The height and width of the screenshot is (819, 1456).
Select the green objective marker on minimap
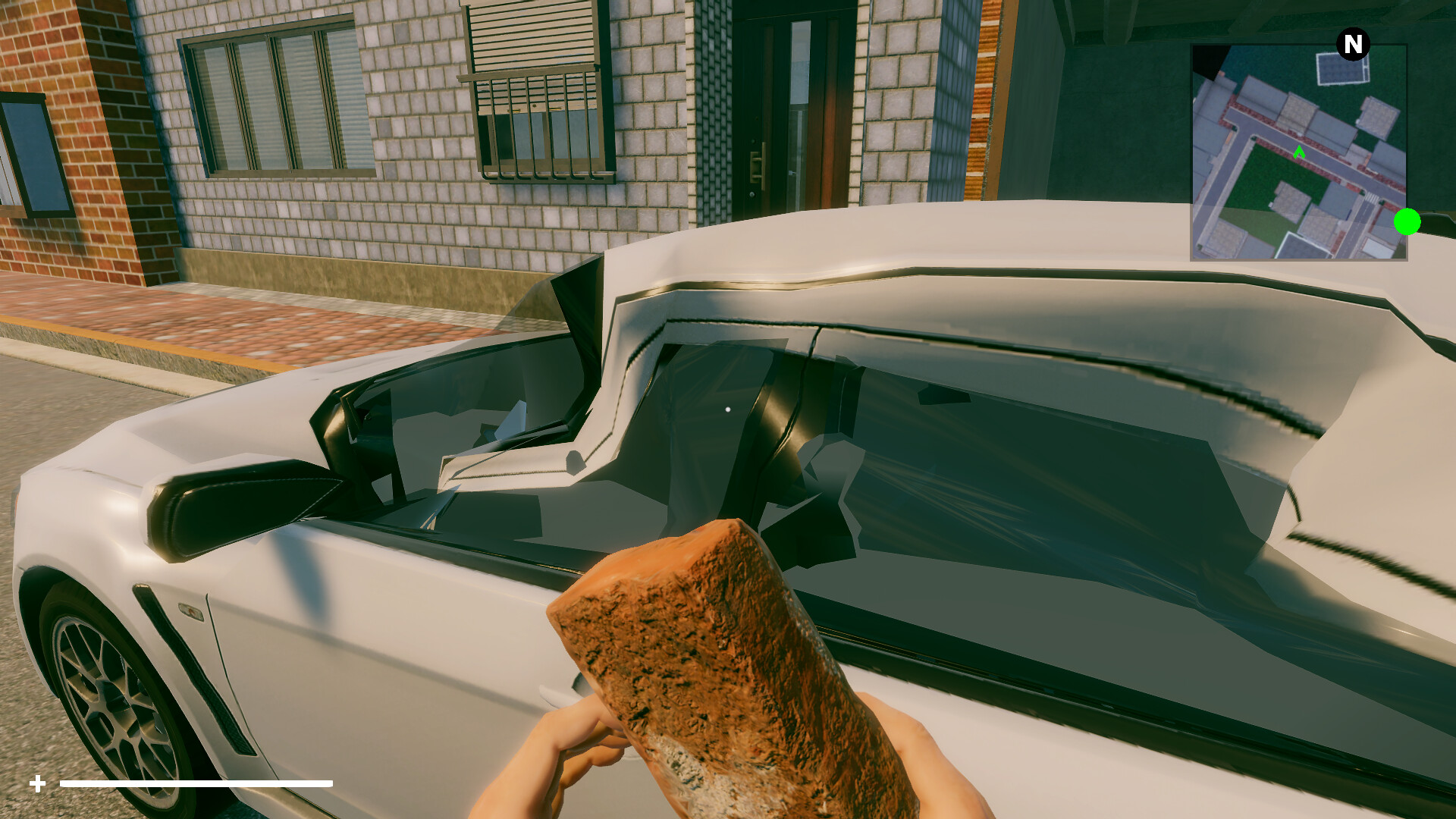coord(1407,222)
